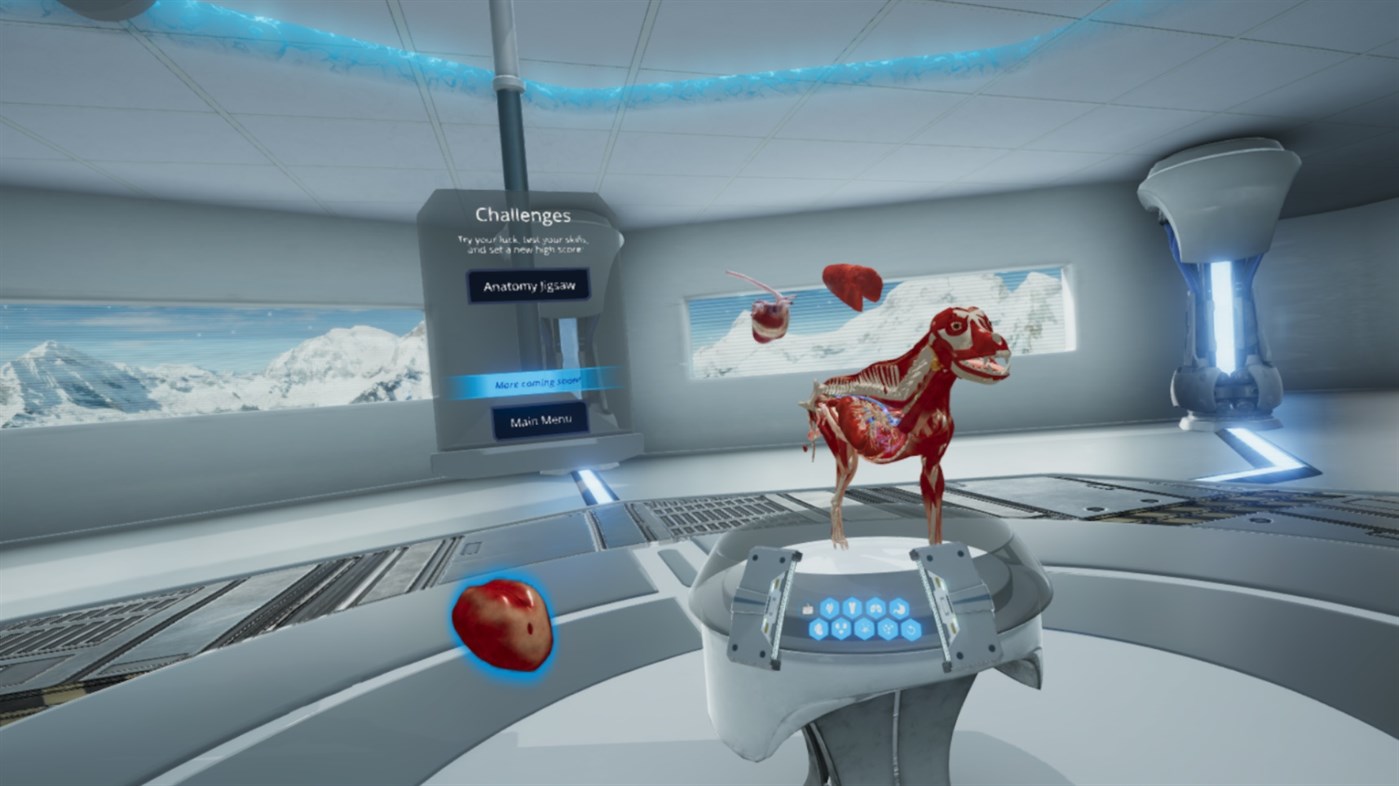Select the digestive stomach hexagon icon
Screen dimensions: 1399x786
(899, 608)
